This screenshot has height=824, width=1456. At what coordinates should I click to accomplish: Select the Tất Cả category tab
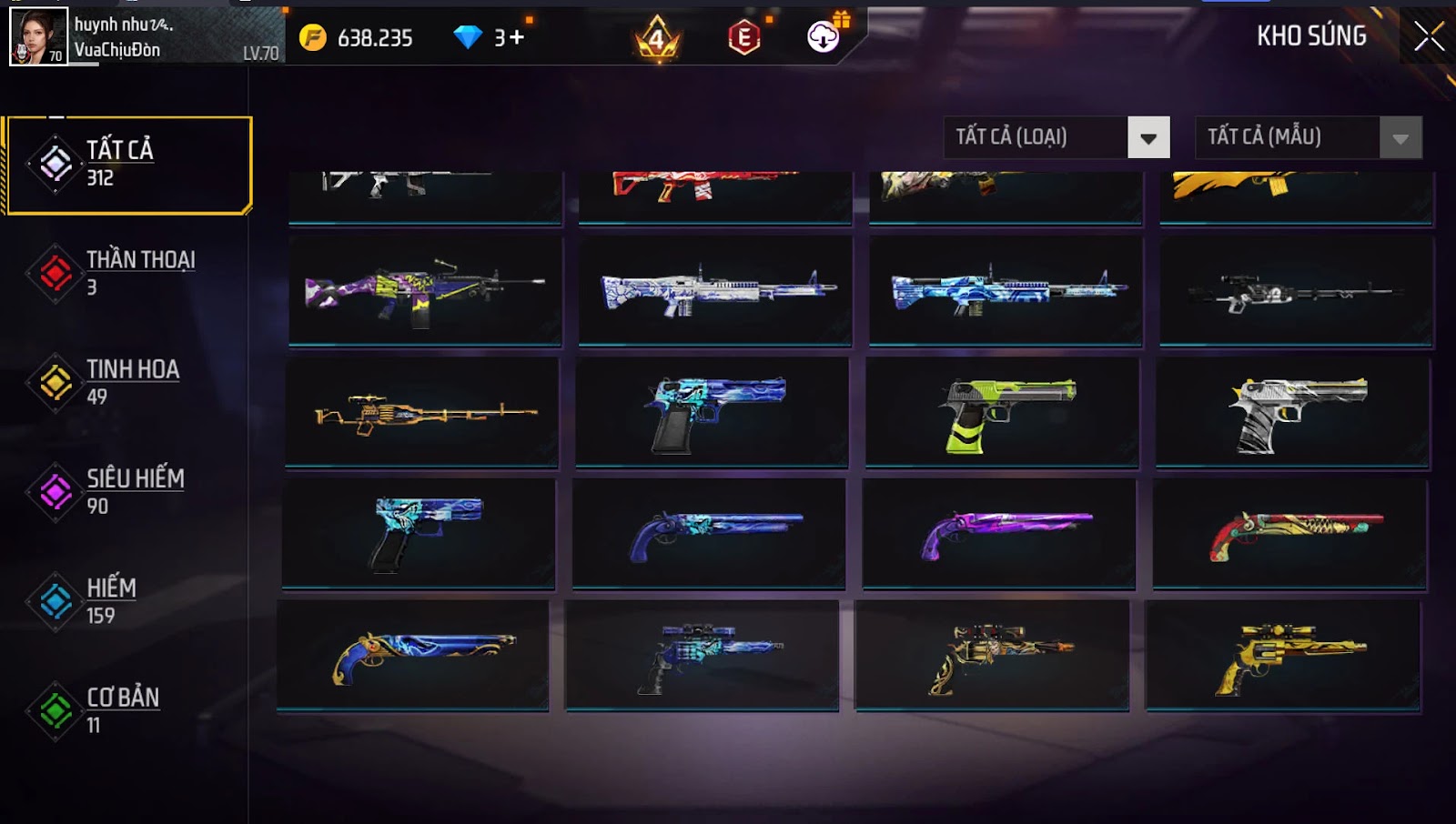128,165
